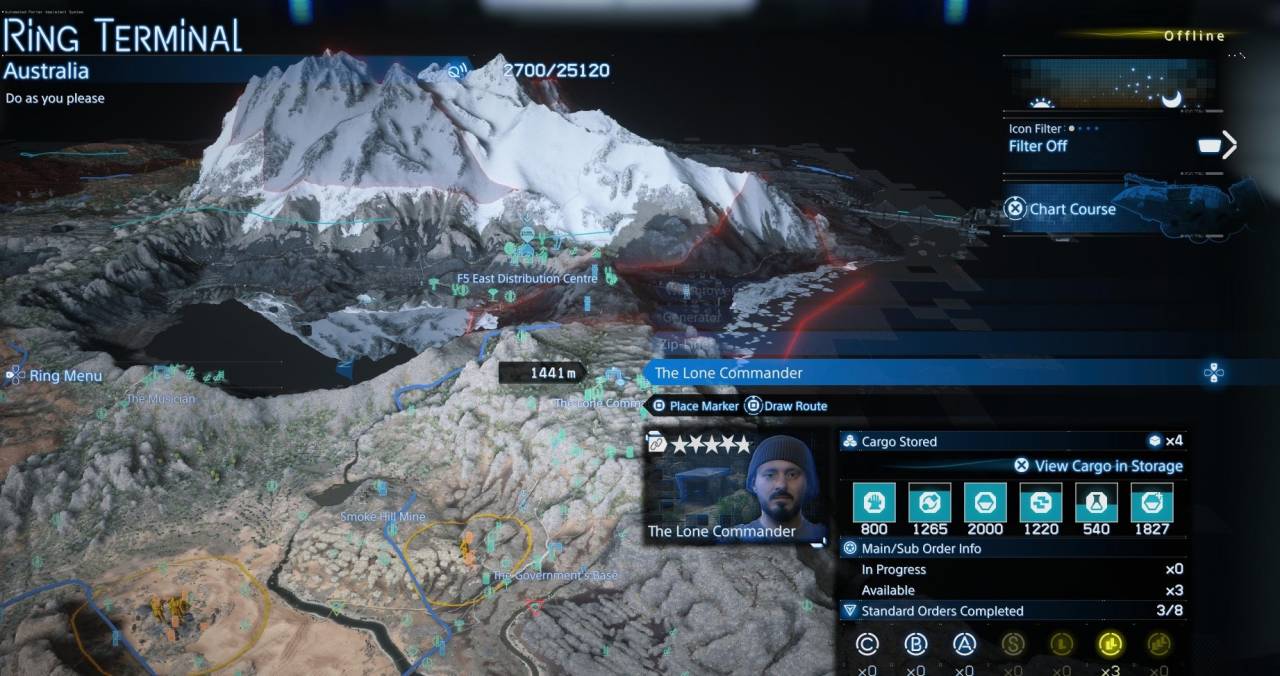1280x676 pixels.
Task: Select The Musician location label
Action: click(x=160, y=399)
